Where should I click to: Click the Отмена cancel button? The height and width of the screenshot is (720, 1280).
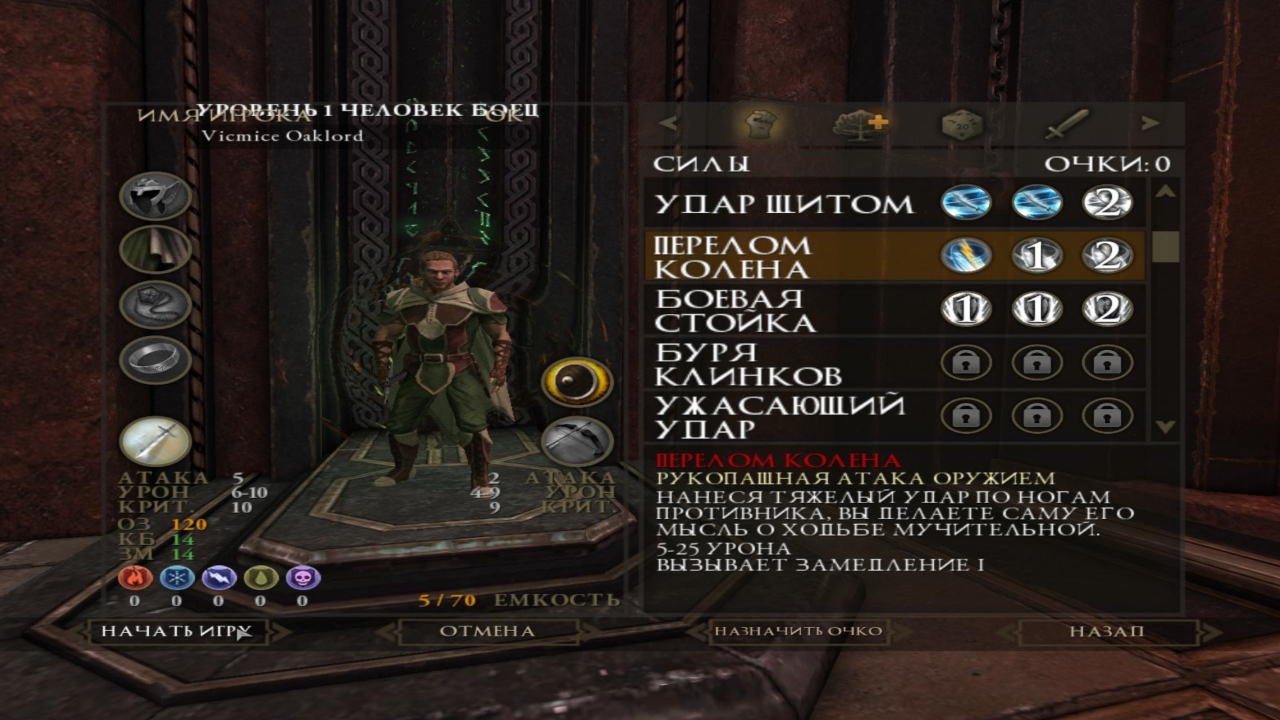tap(487, 631)
